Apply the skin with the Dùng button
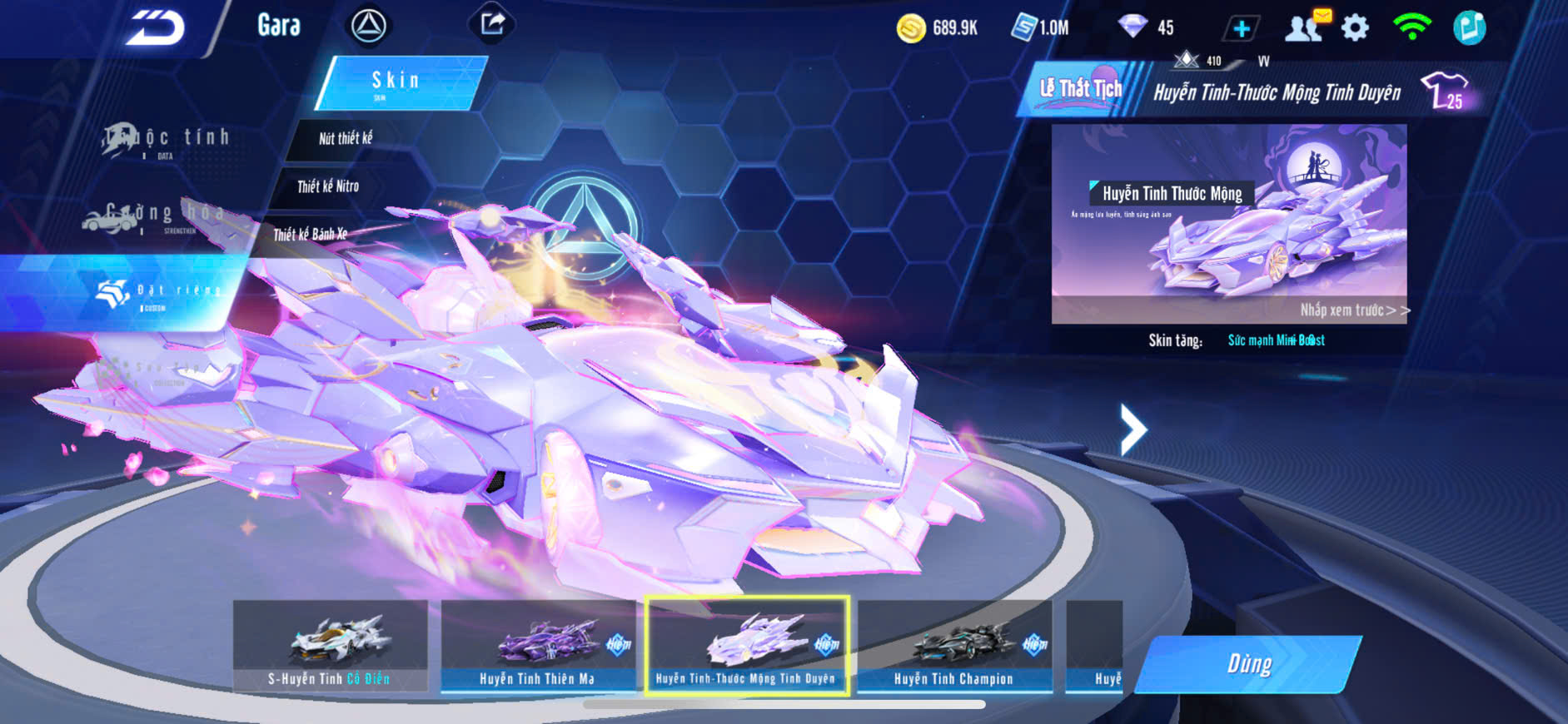 [x=1248, y=664]
